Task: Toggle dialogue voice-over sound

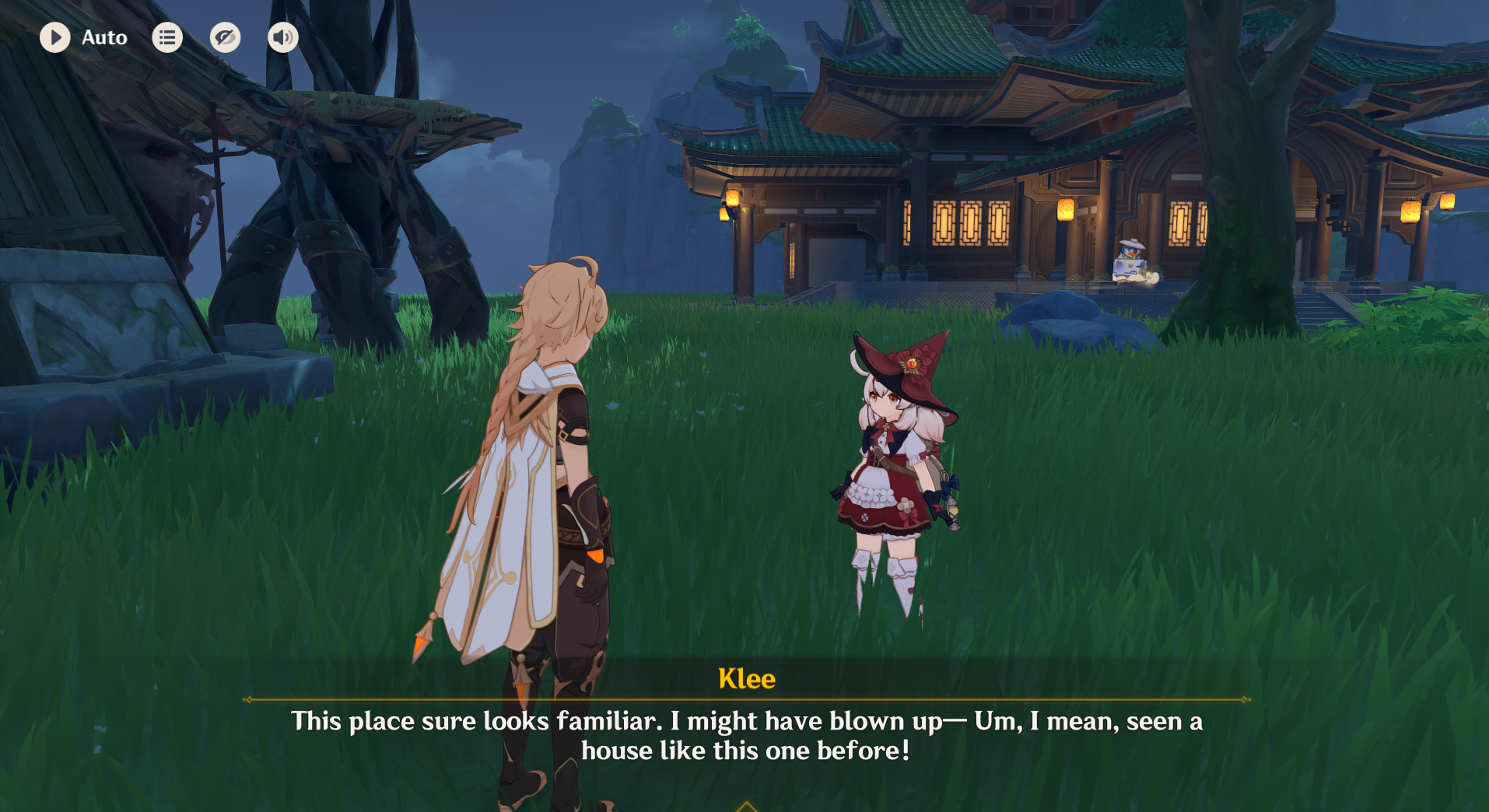Action: pos(282,37)
